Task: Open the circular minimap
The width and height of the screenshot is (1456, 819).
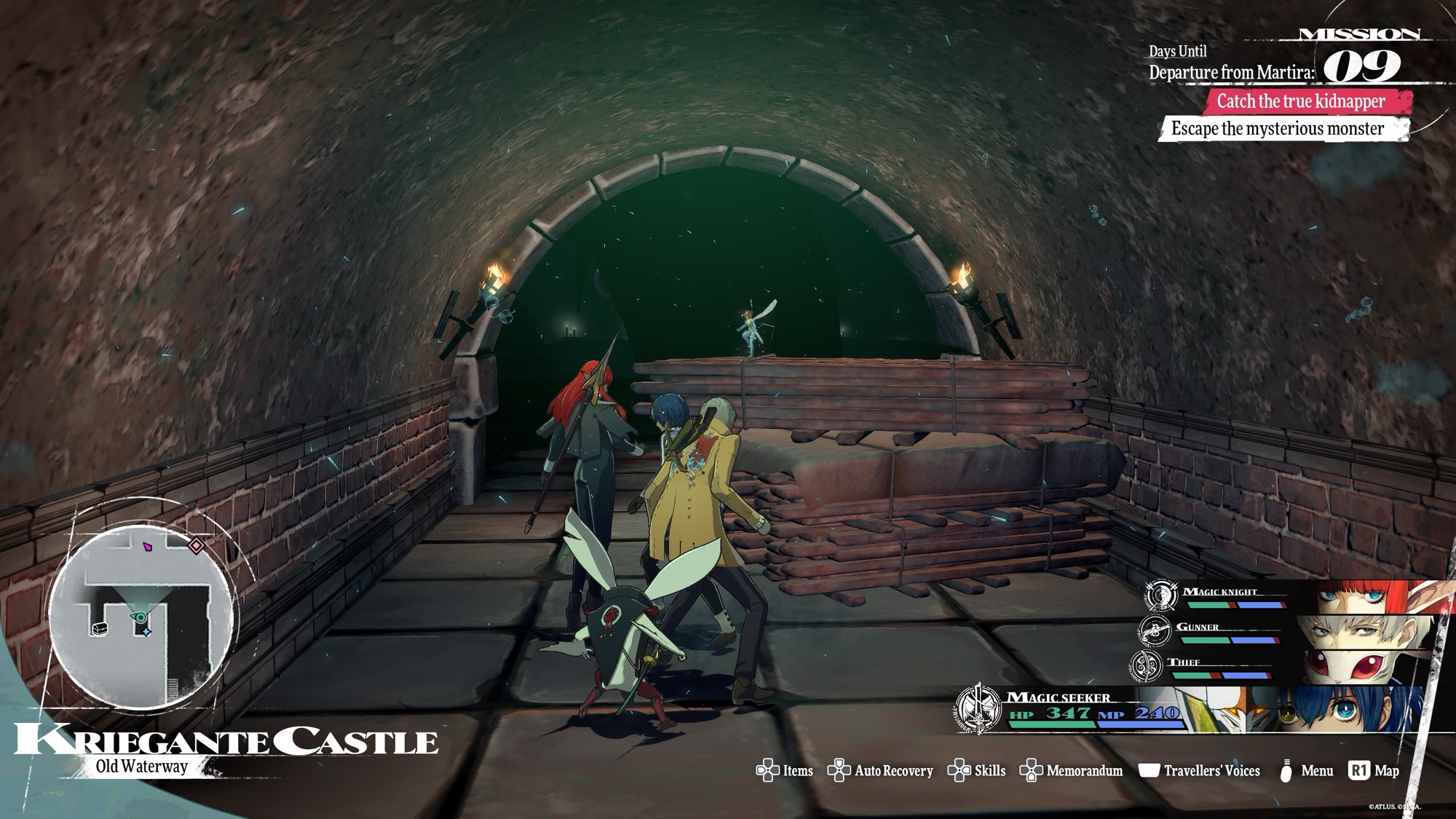Action: tap(141, 615)
